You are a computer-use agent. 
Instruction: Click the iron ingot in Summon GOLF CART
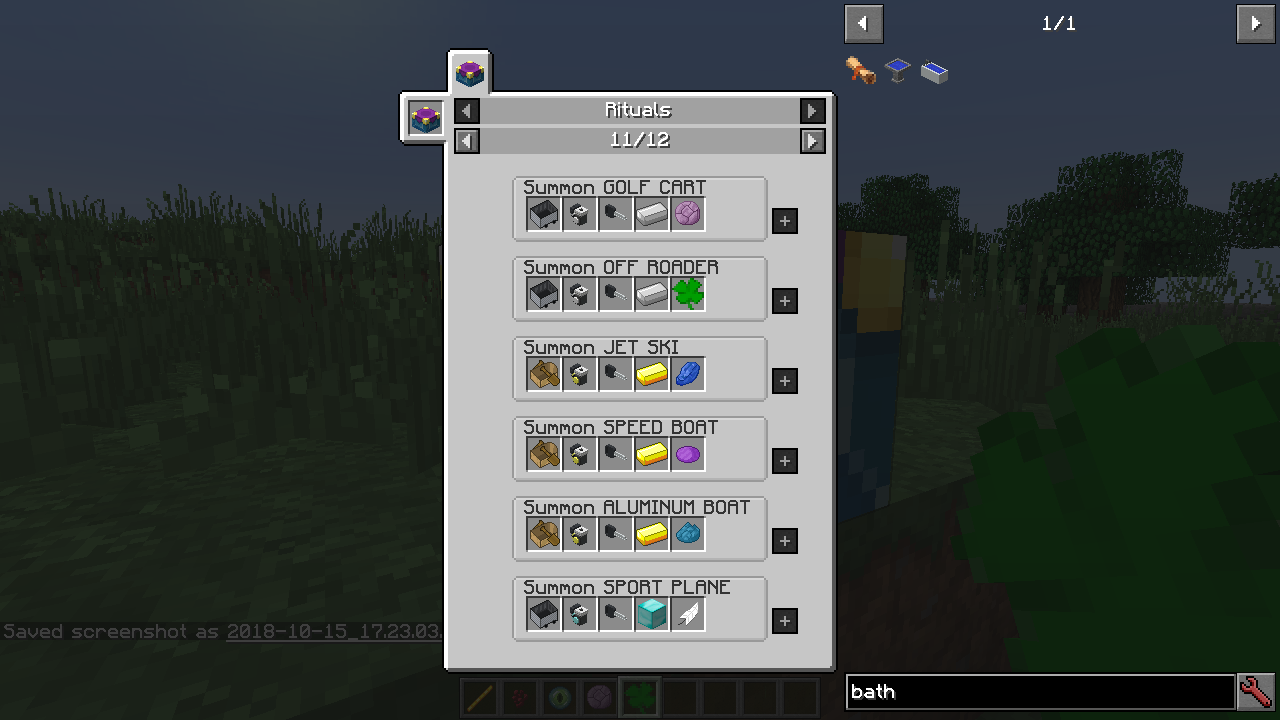click(x=651, y=213)
